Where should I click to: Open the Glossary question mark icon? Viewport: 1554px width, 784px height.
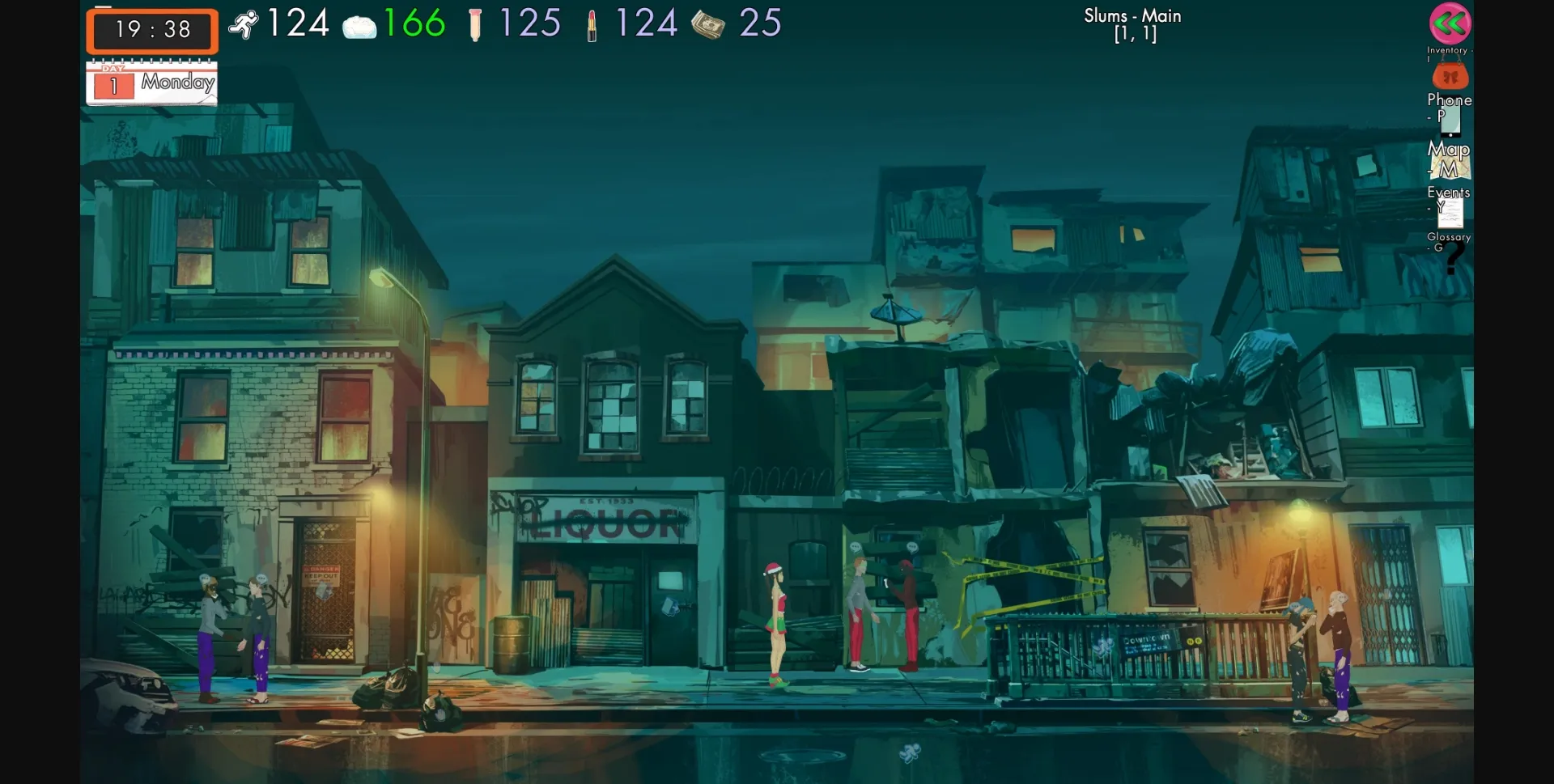pyautogui.click(x=1453, y=257)
